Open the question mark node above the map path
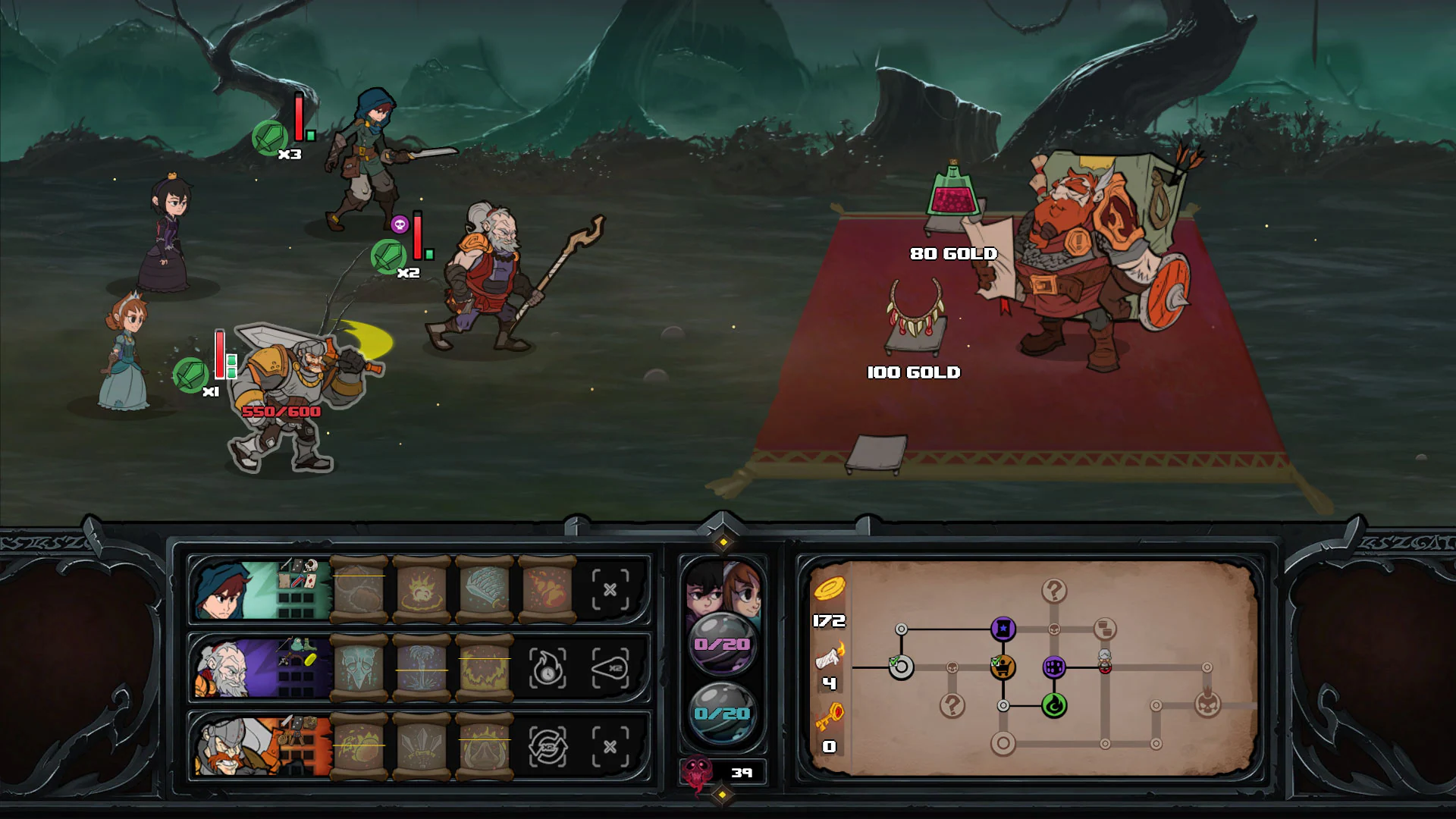The image size is (1456, 819). coord(1054,590)
